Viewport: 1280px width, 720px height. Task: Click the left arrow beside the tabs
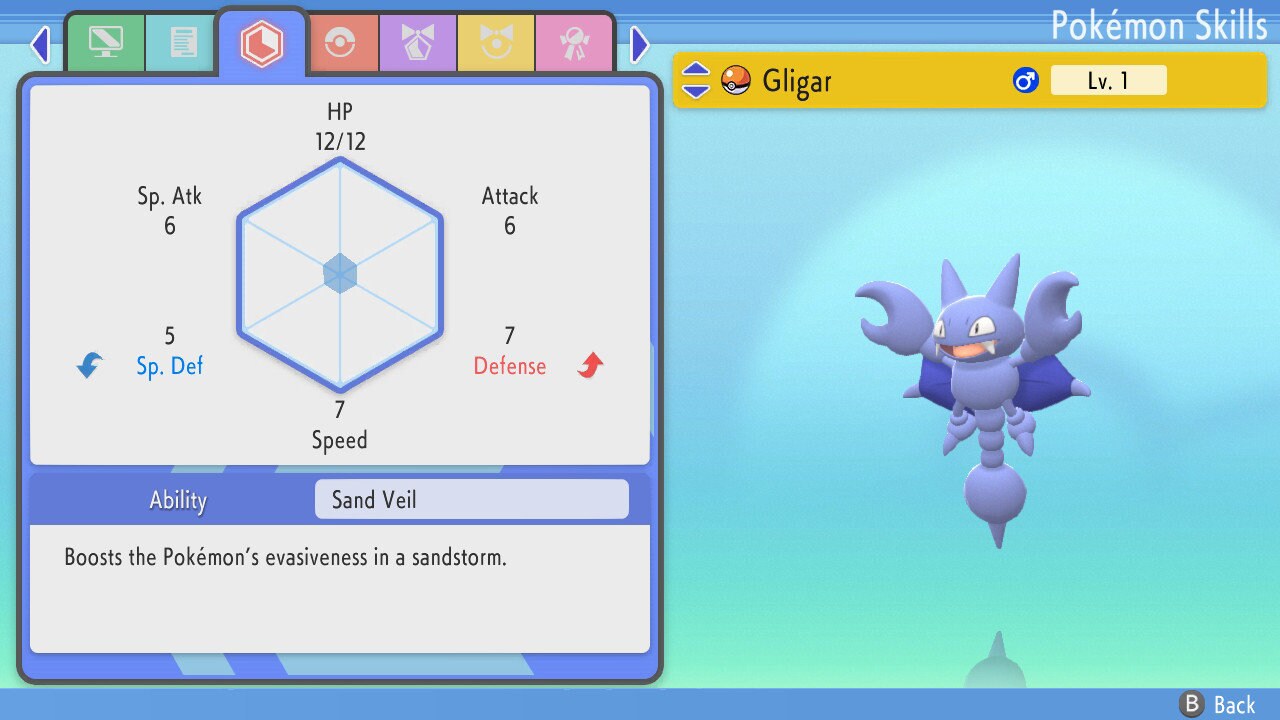coord(40,44)
